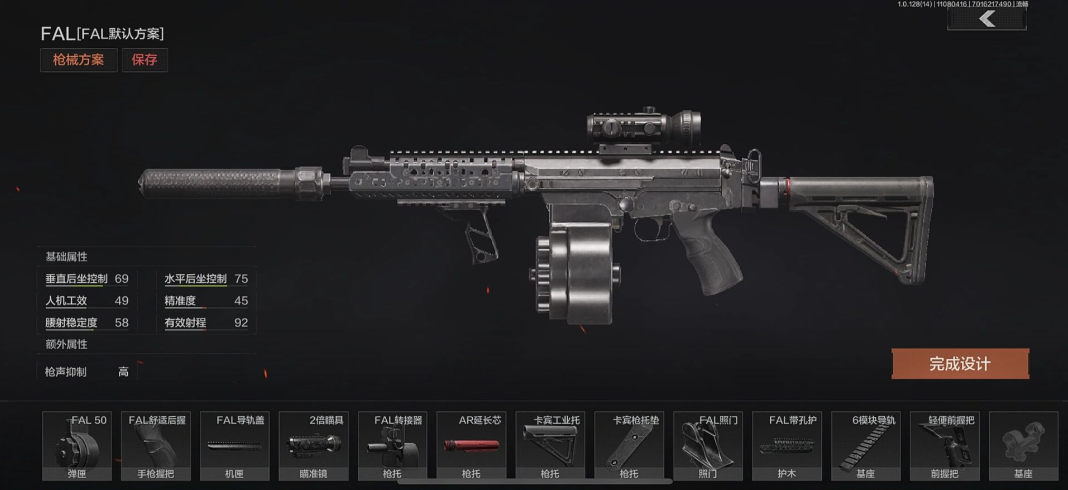This screenshot has height=490, width=1068.
Task: Select the FAL 50 drum magazine slot
Action: tap(76, 446)
